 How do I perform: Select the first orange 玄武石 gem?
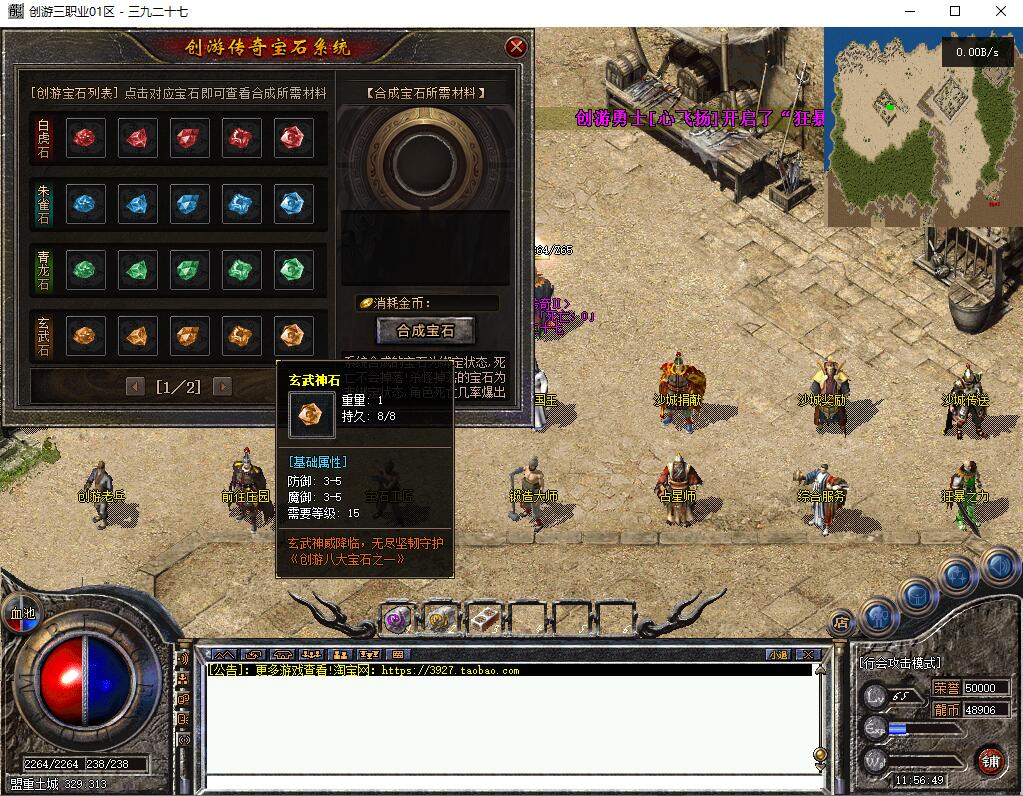pos(86,336)
